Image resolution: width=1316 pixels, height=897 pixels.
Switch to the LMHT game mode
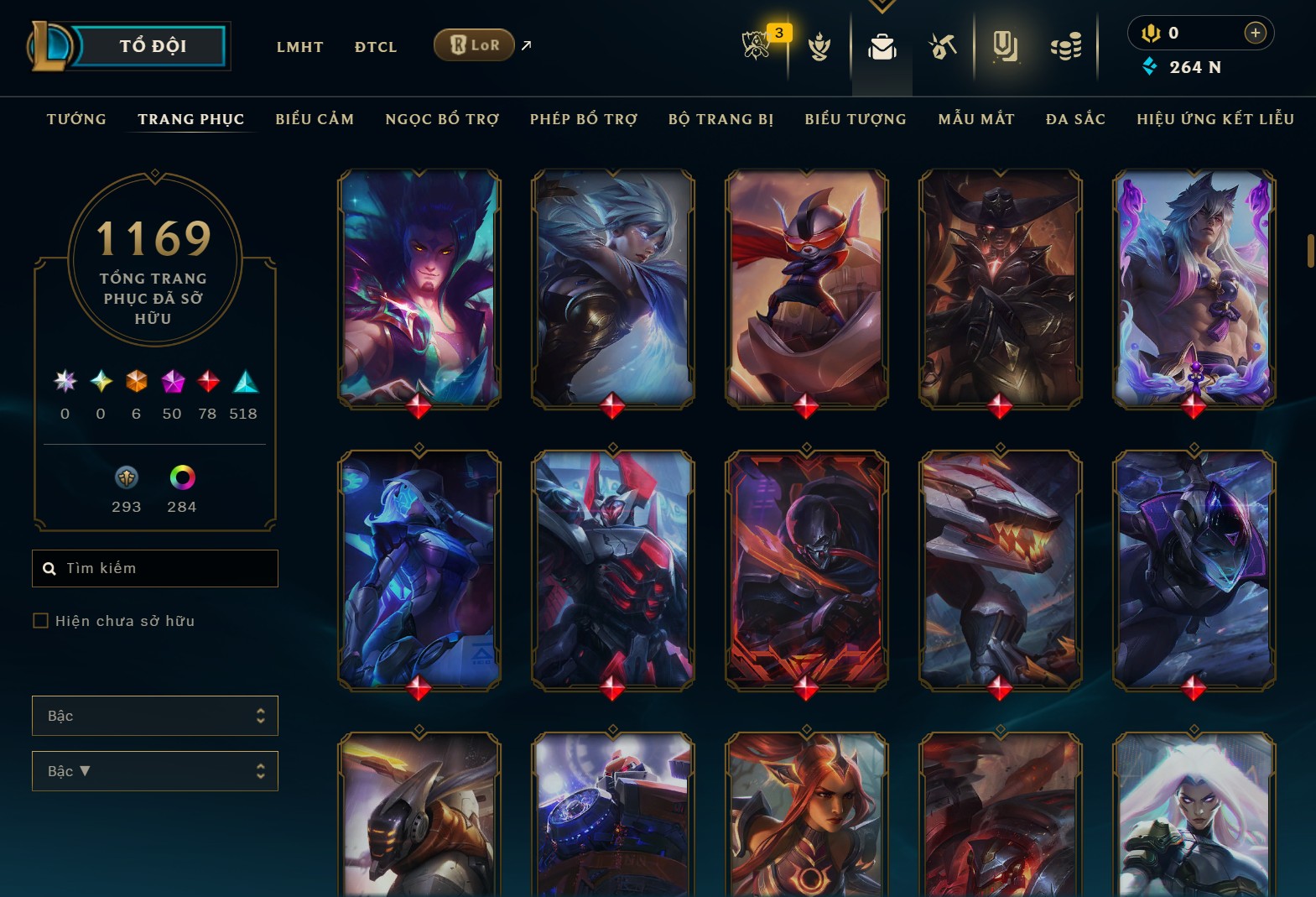pyautogui.click(x=299, y=47)
